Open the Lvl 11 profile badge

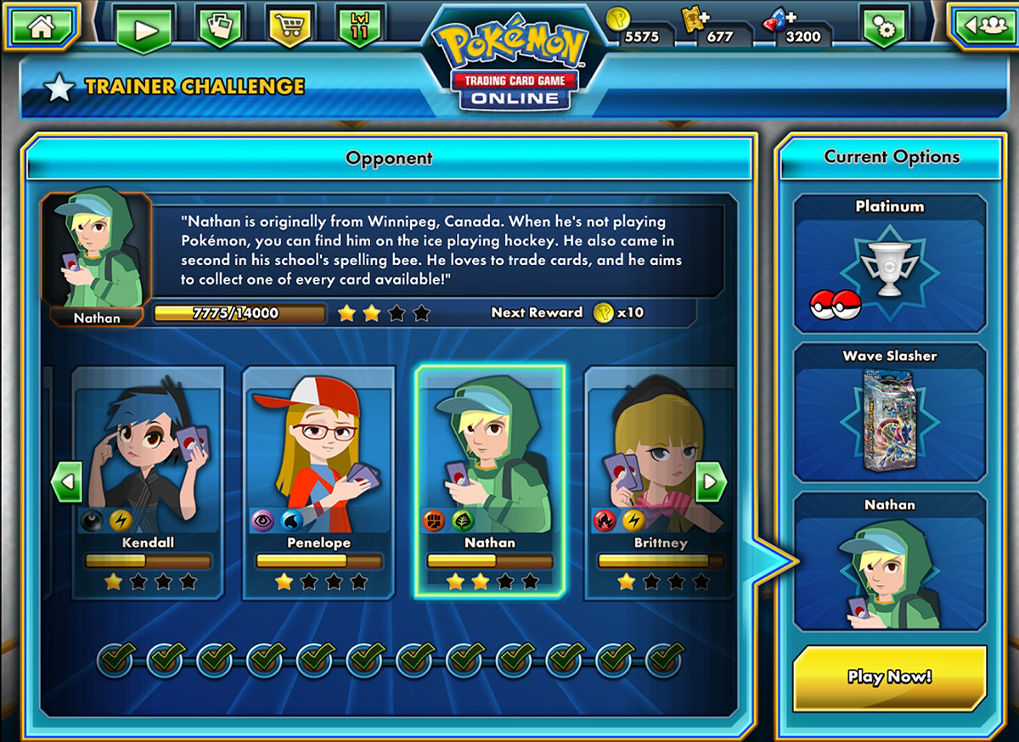pos(360,27)
